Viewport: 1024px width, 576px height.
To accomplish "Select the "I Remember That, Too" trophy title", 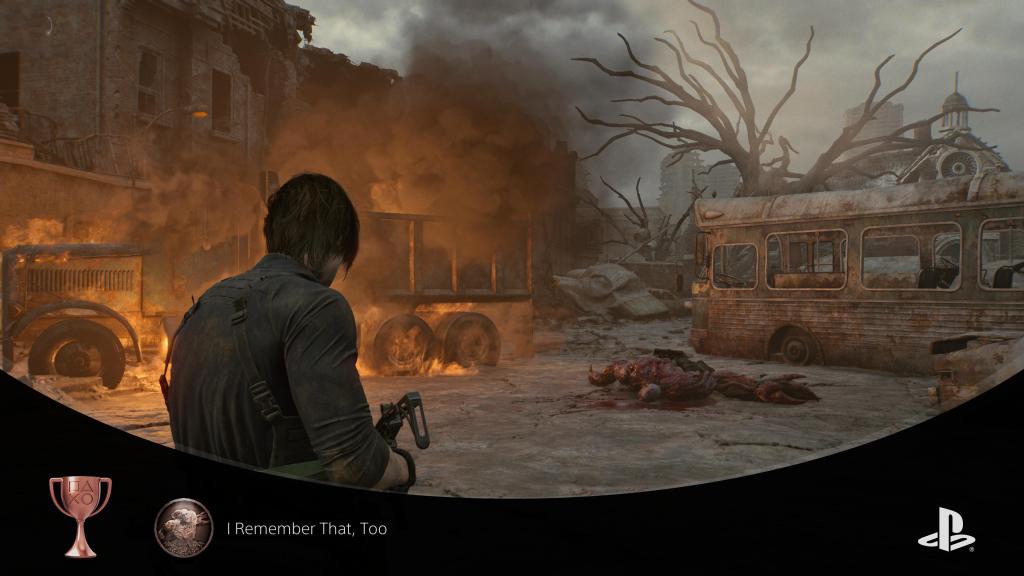I will tap(306, 528).
